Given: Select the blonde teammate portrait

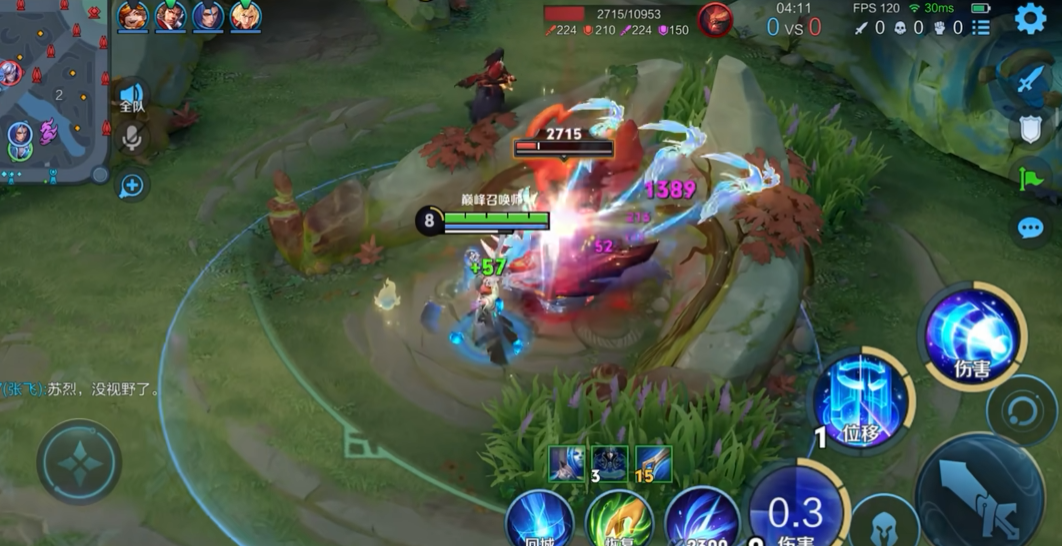Looking at the screenshot, I should [x=245, y=17].
